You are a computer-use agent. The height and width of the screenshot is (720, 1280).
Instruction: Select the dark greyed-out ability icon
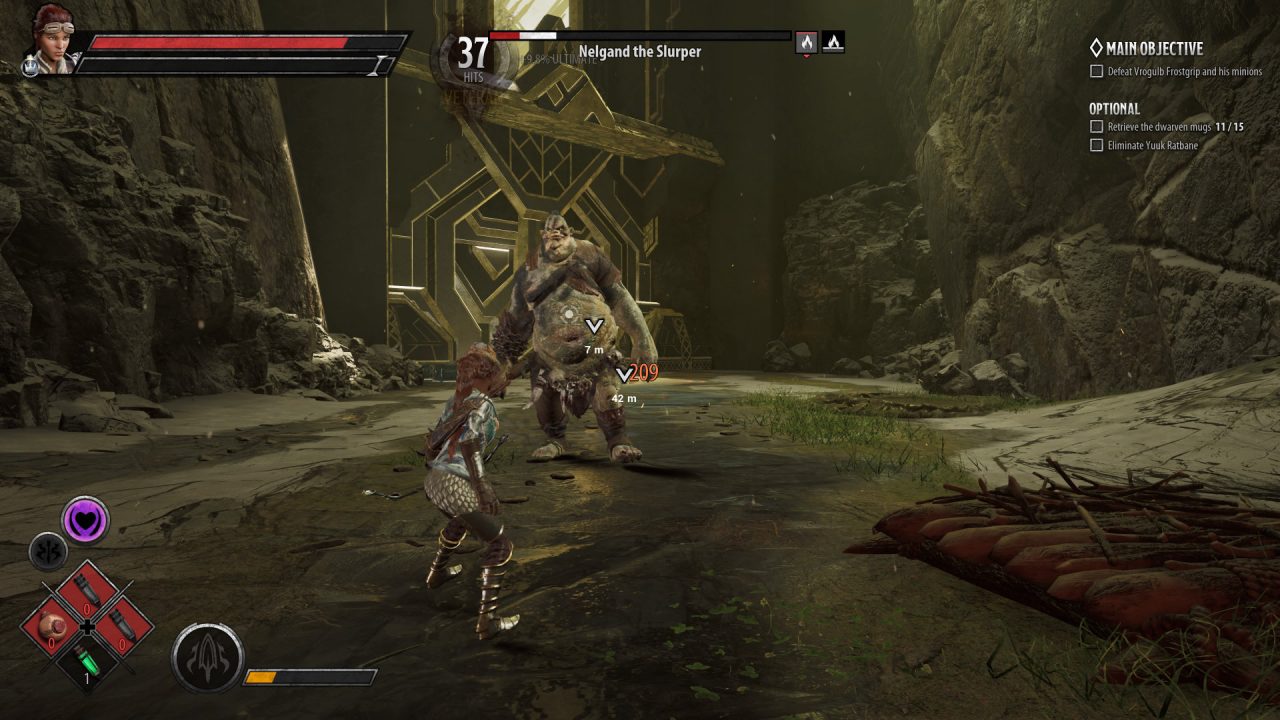pyautogui.click(x=48, y=551)
